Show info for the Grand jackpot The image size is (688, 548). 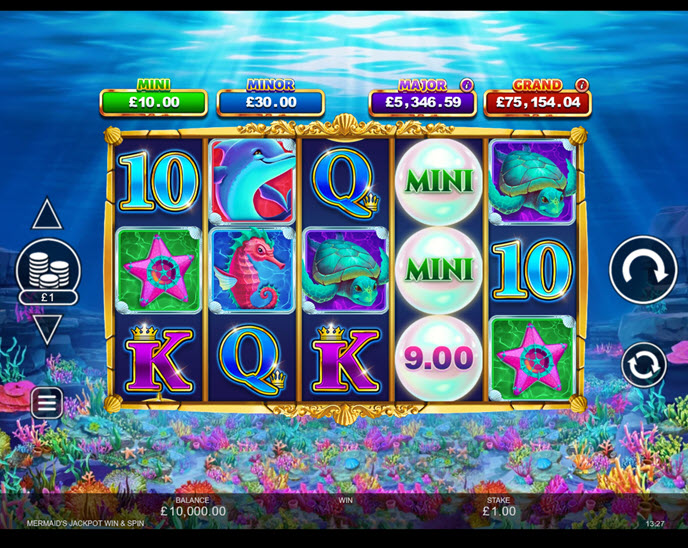pos(582,85)
